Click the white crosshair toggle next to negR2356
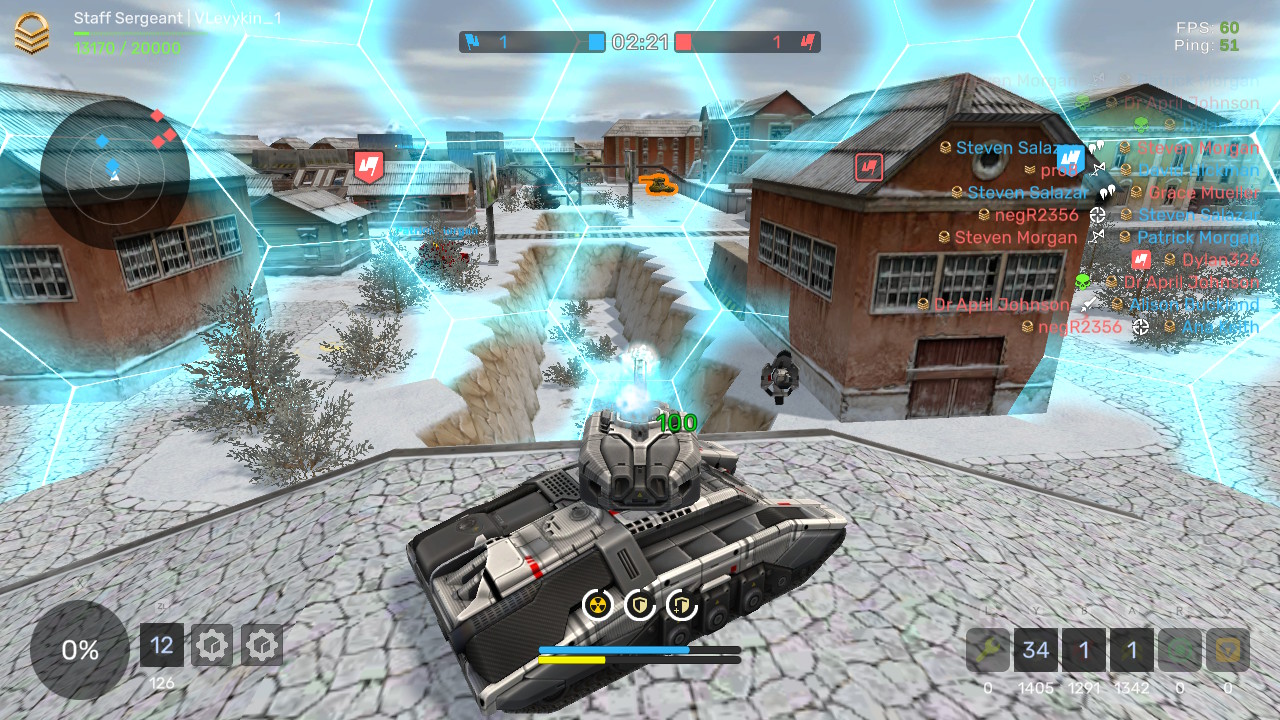 pos(1098,215)
